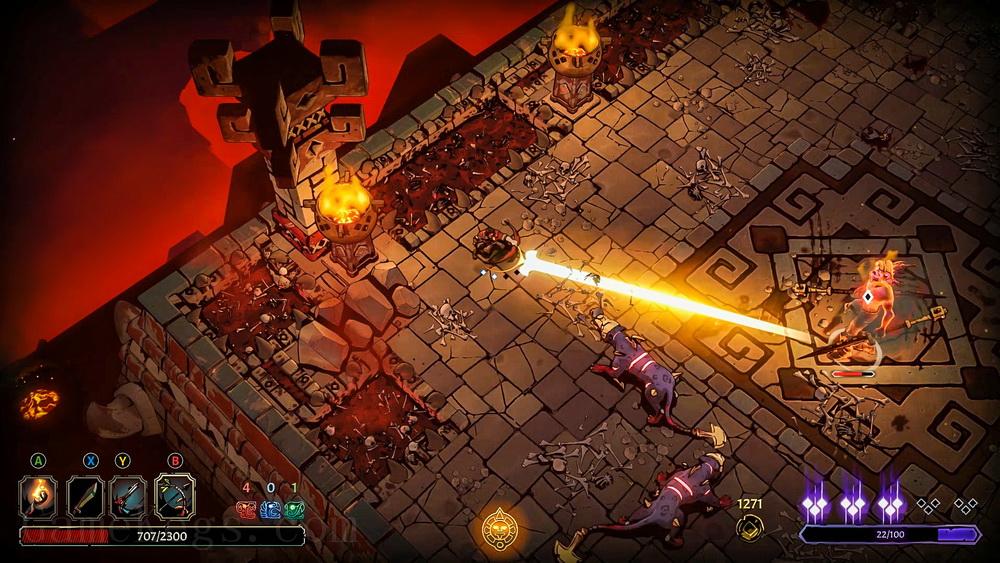Click the gold coin currency icon

point(750,530)
